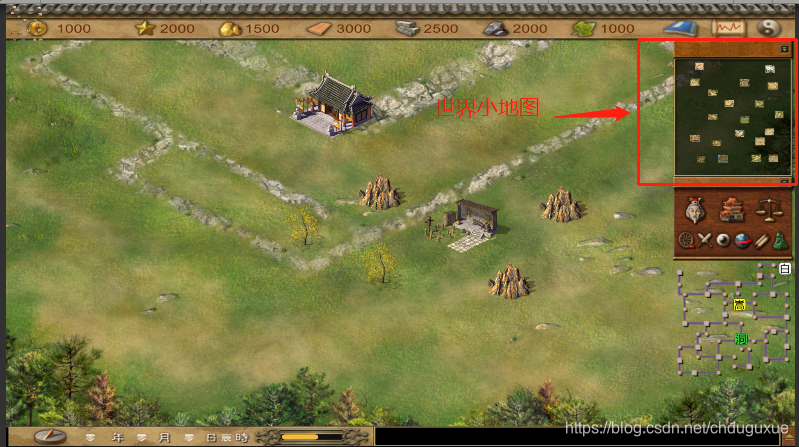Click the compass icon in the bottom bar
The height and width of the screenshot is (447, 799).
50,437
